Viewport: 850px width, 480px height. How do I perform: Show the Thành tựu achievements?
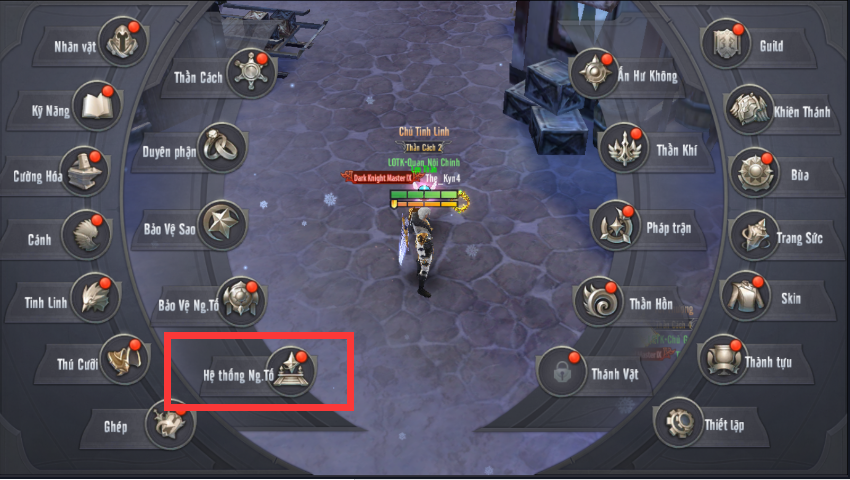722,359
